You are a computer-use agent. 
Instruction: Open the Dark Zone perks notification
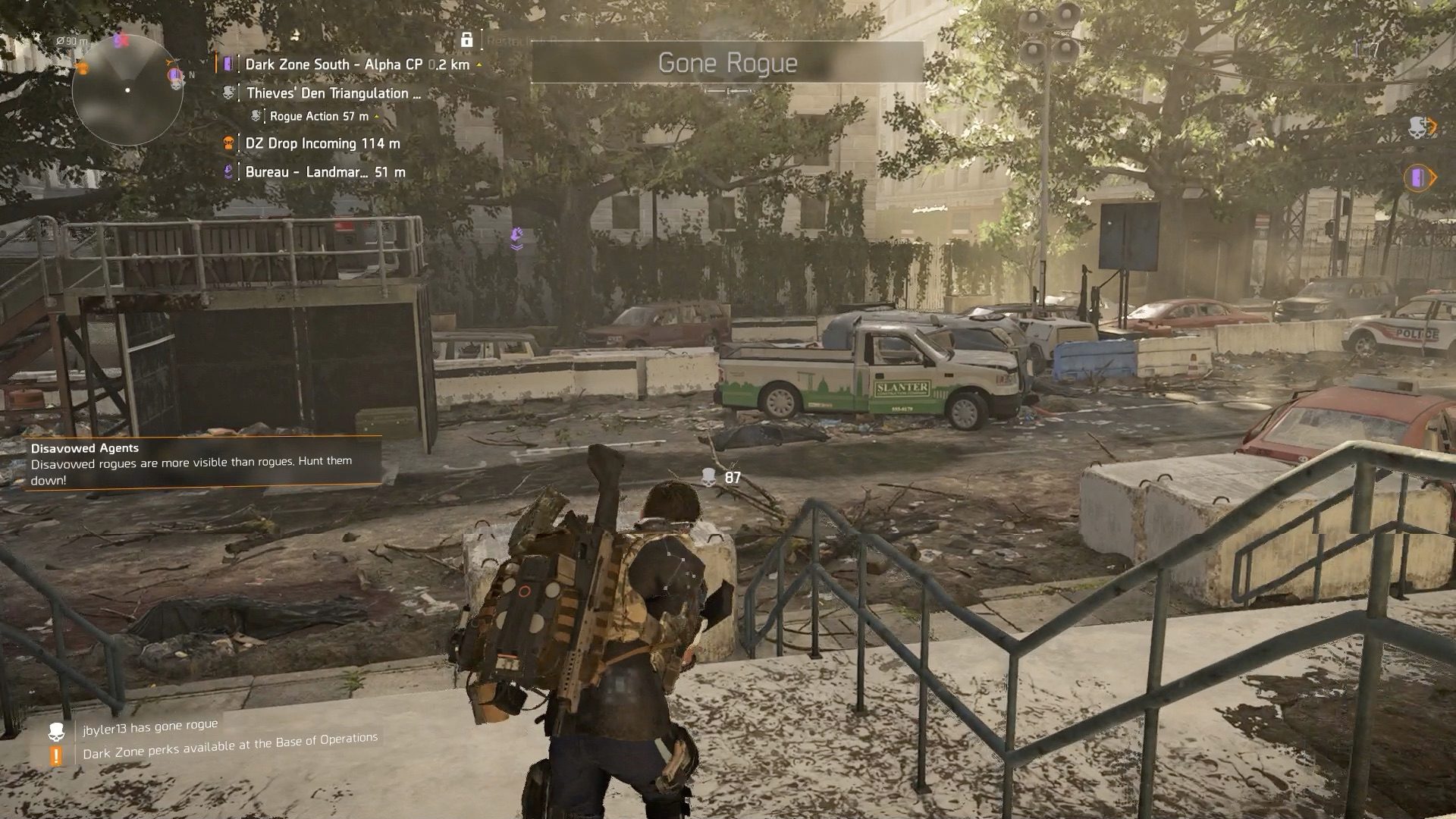pos(229,746)
